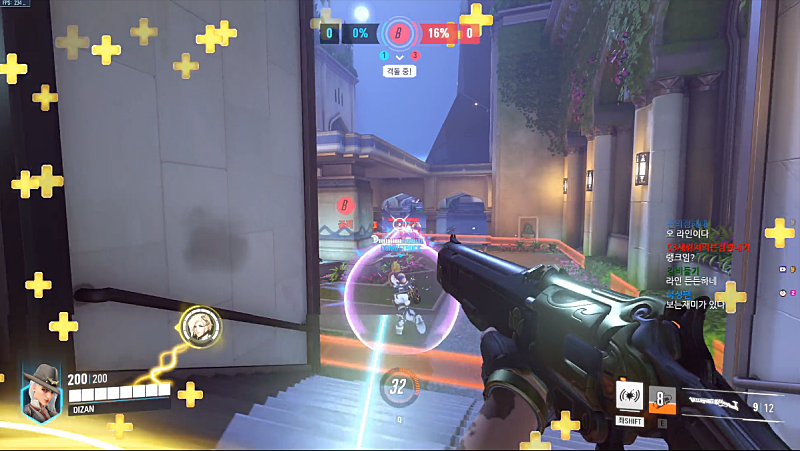
Task: Activate the Coach Gun ability icon
Action: (x=629, y=395)
